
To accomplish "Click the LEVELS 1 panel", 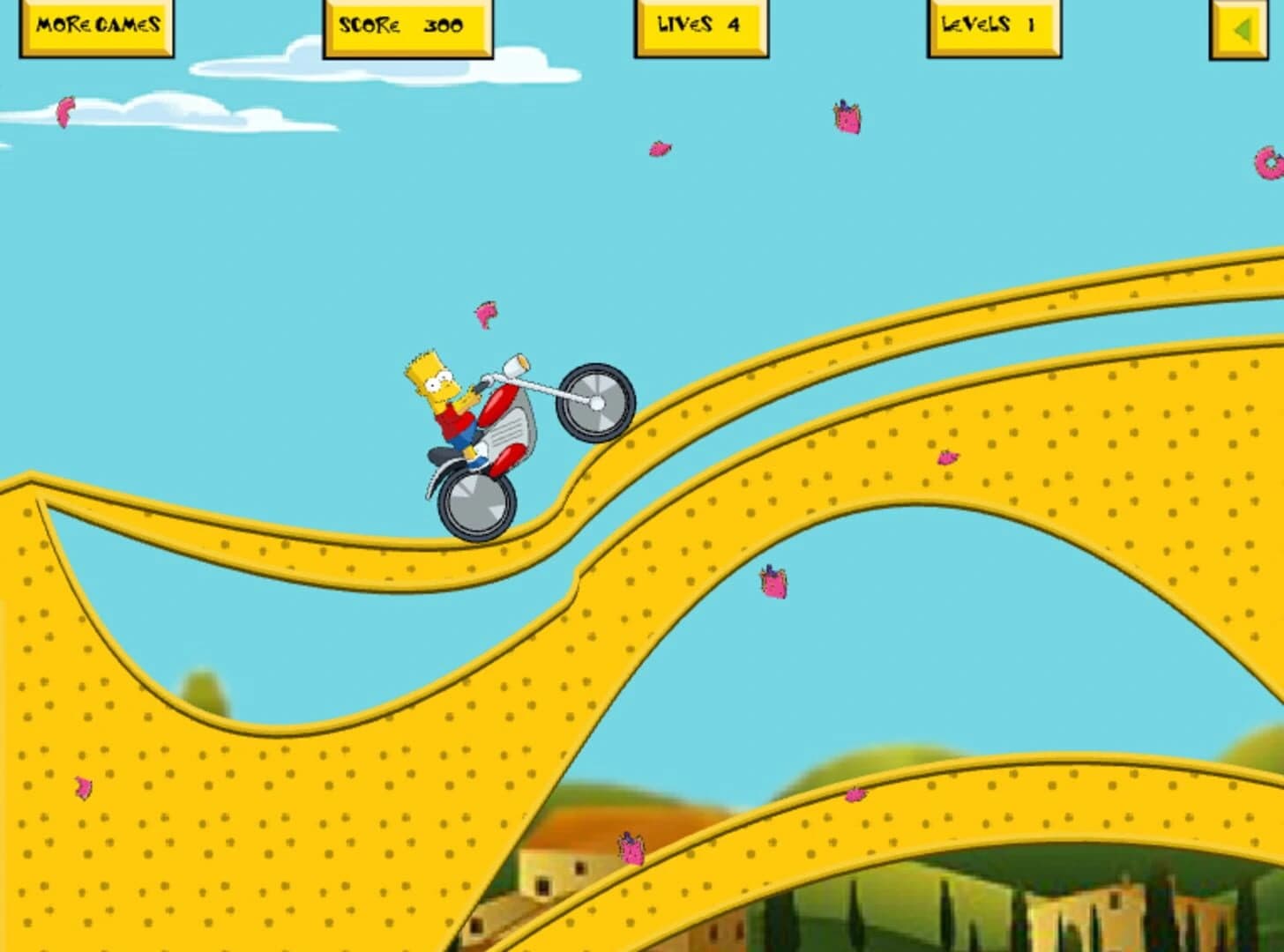I will [992, 26].
